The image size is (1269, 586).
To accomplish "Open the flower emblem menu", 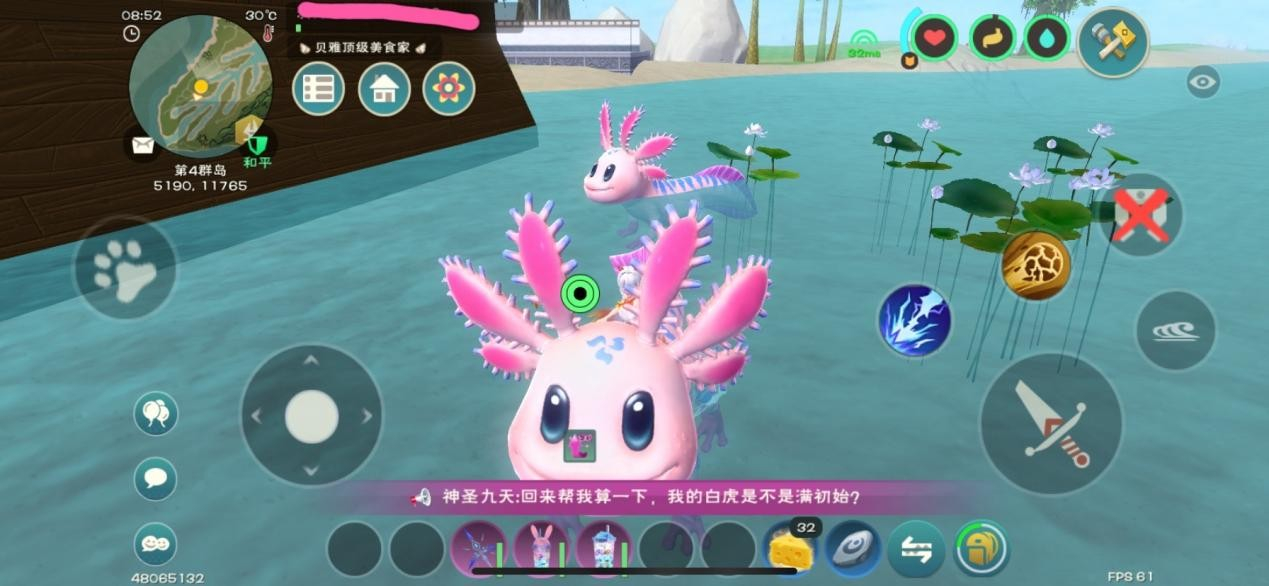I will click(448, 89).
